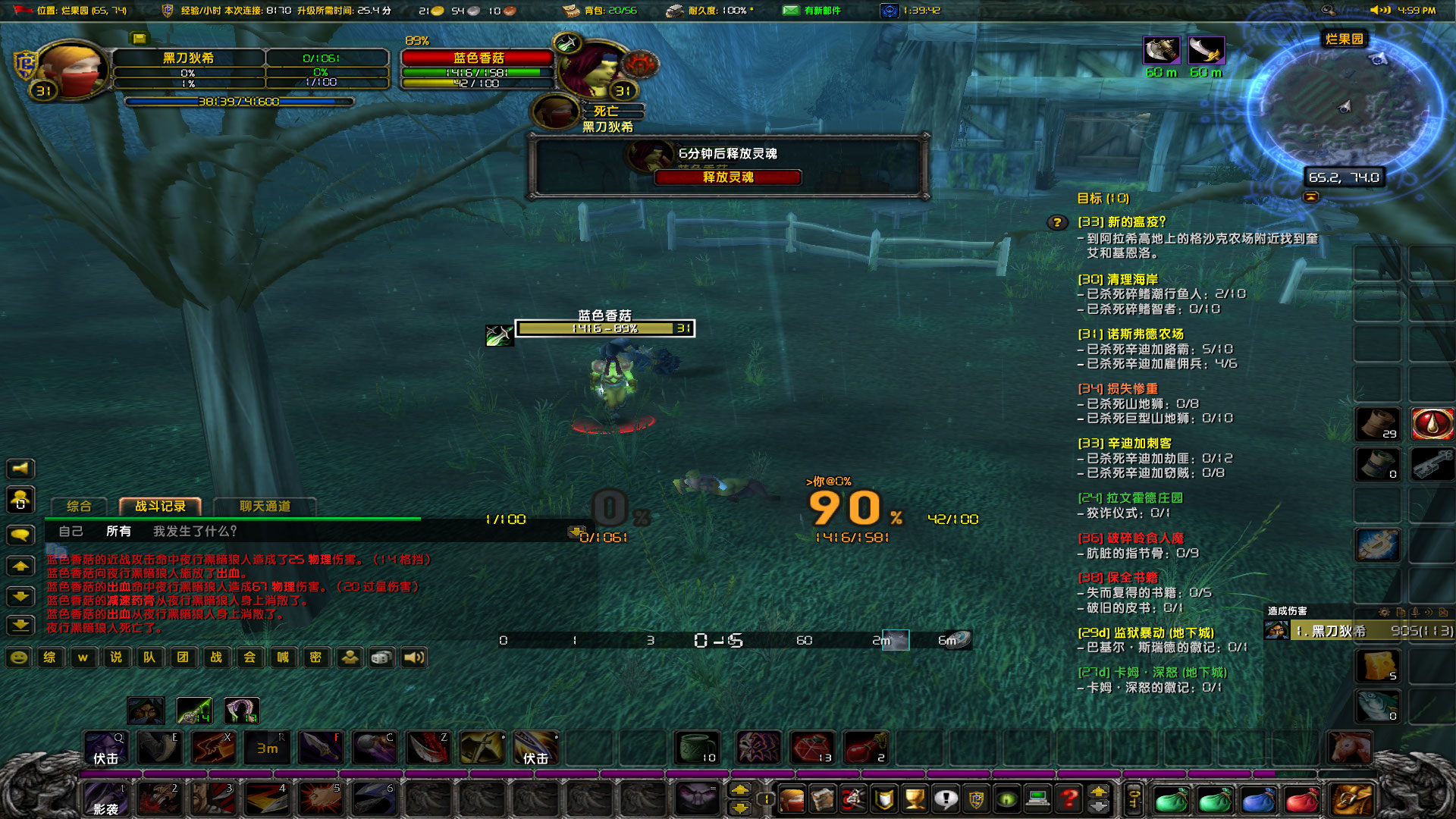Toggle the emote smiley panel button

[x=17, y=657]
